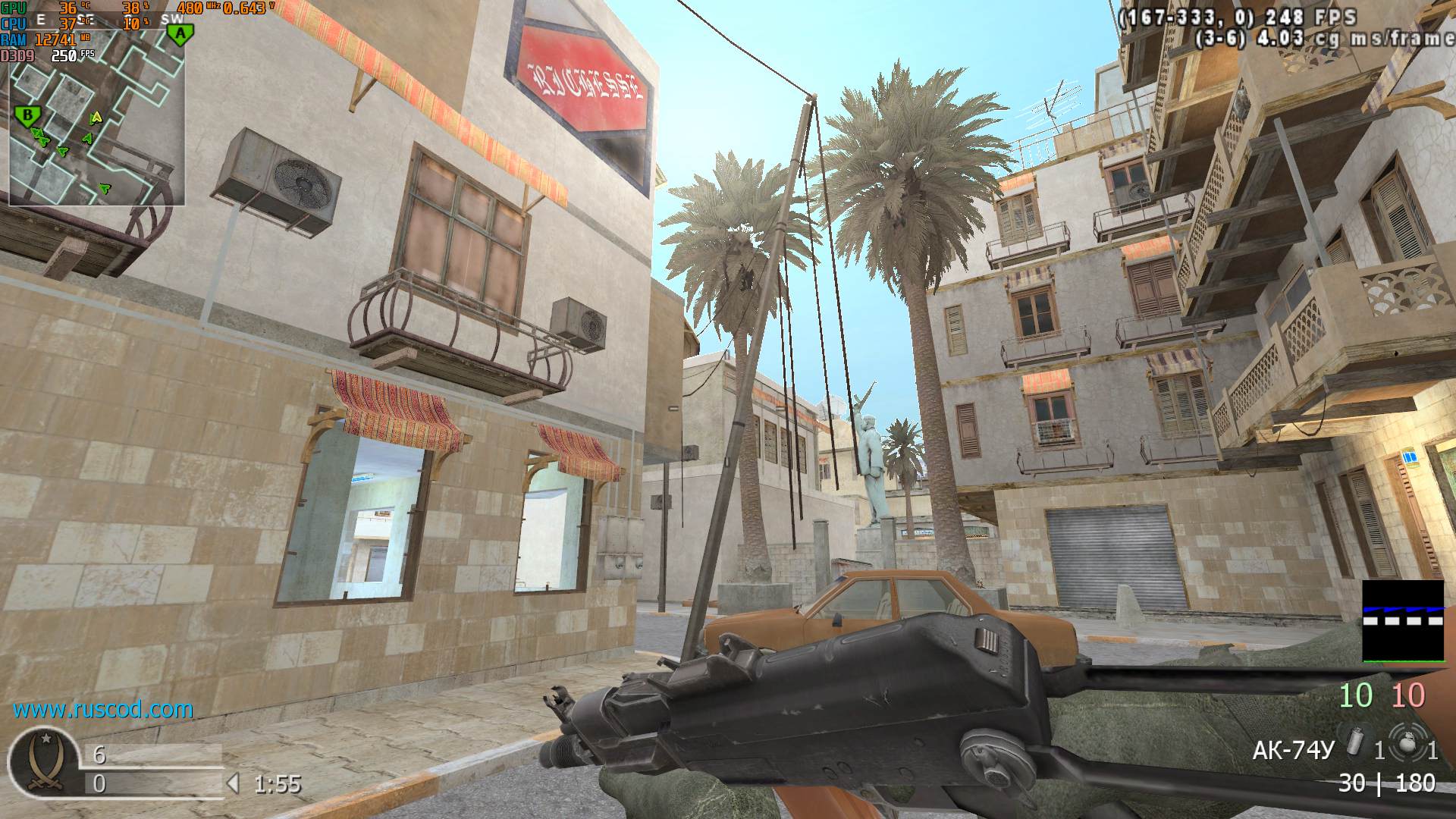Select the B objective marker on the minimap
Image resolution: width=1456 pixels, height=819 pixels.
coord(27,116)
